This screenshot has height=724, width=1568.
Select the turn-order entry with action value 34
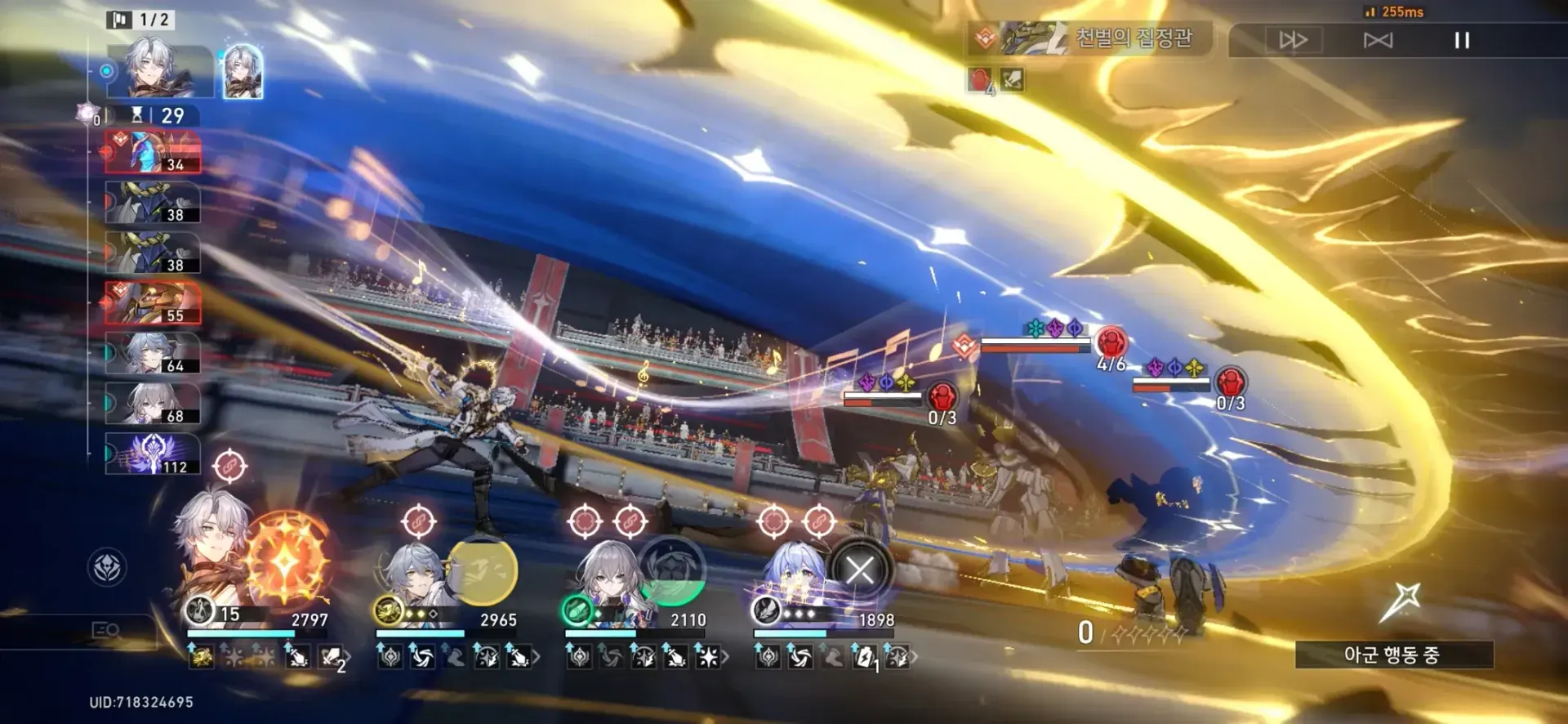point(153,153)
